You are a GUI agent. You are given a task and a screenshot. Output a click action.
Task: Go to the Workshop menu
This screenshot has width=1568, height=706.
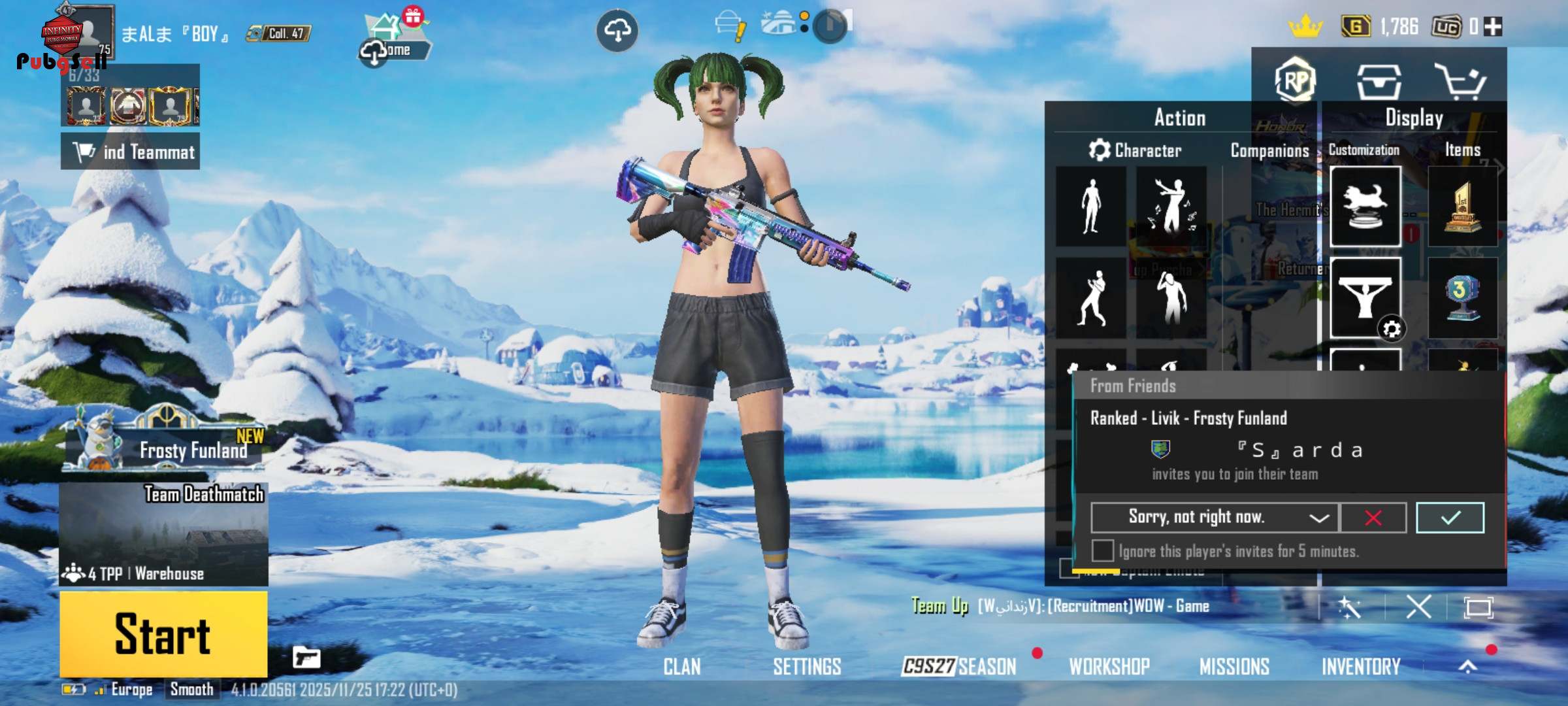[1109, 667]
